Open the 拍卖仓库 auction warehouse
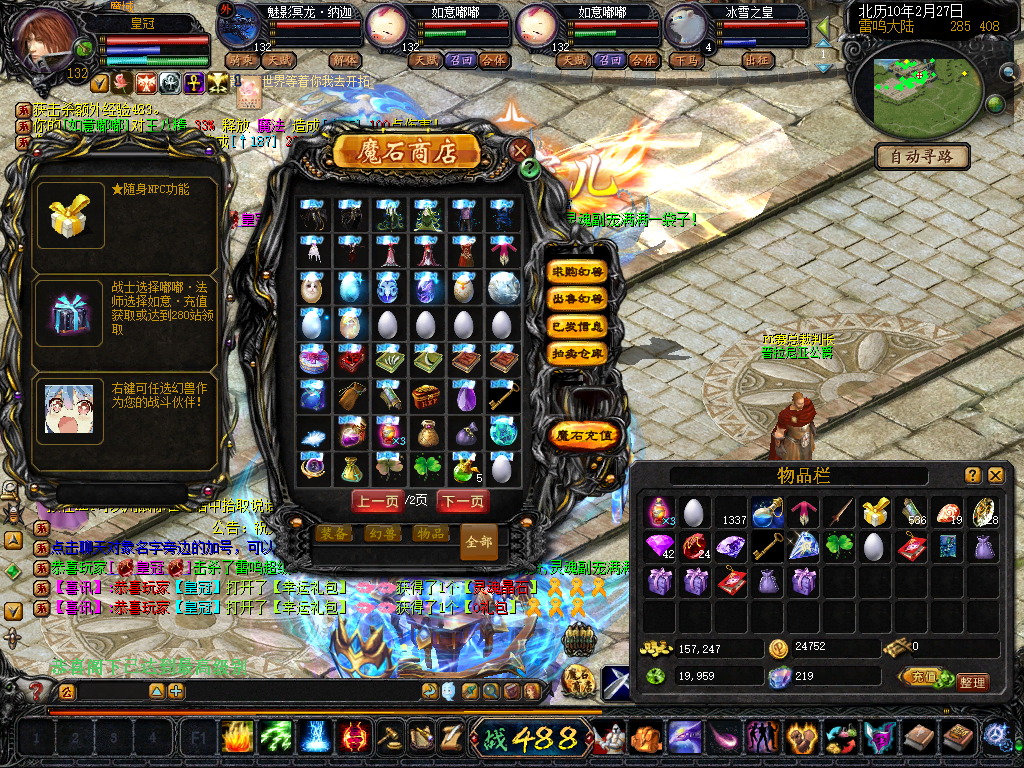 point(578,353)
